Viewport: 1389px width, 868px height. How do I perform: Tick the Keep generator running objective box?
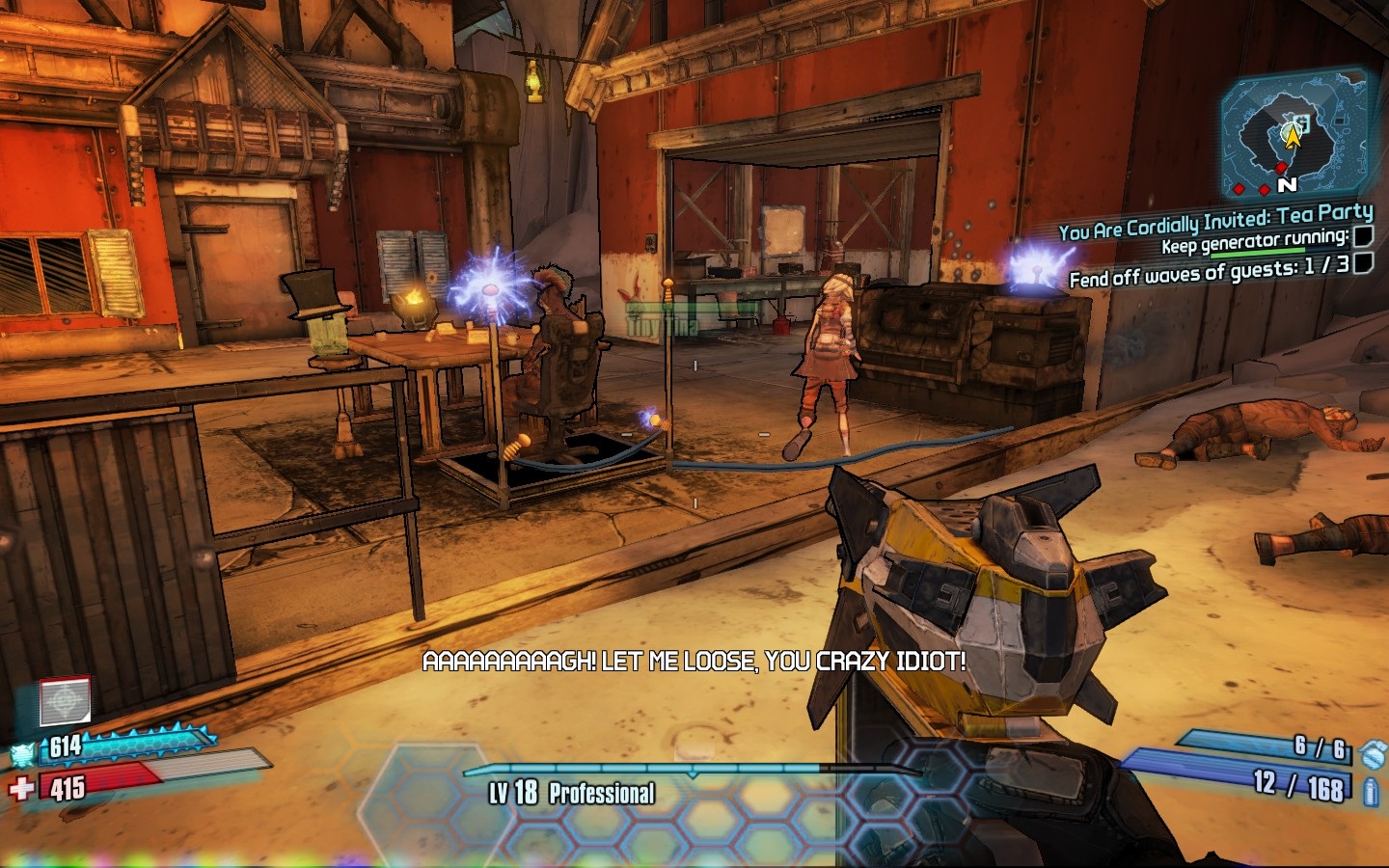(x=1362, y=237)
